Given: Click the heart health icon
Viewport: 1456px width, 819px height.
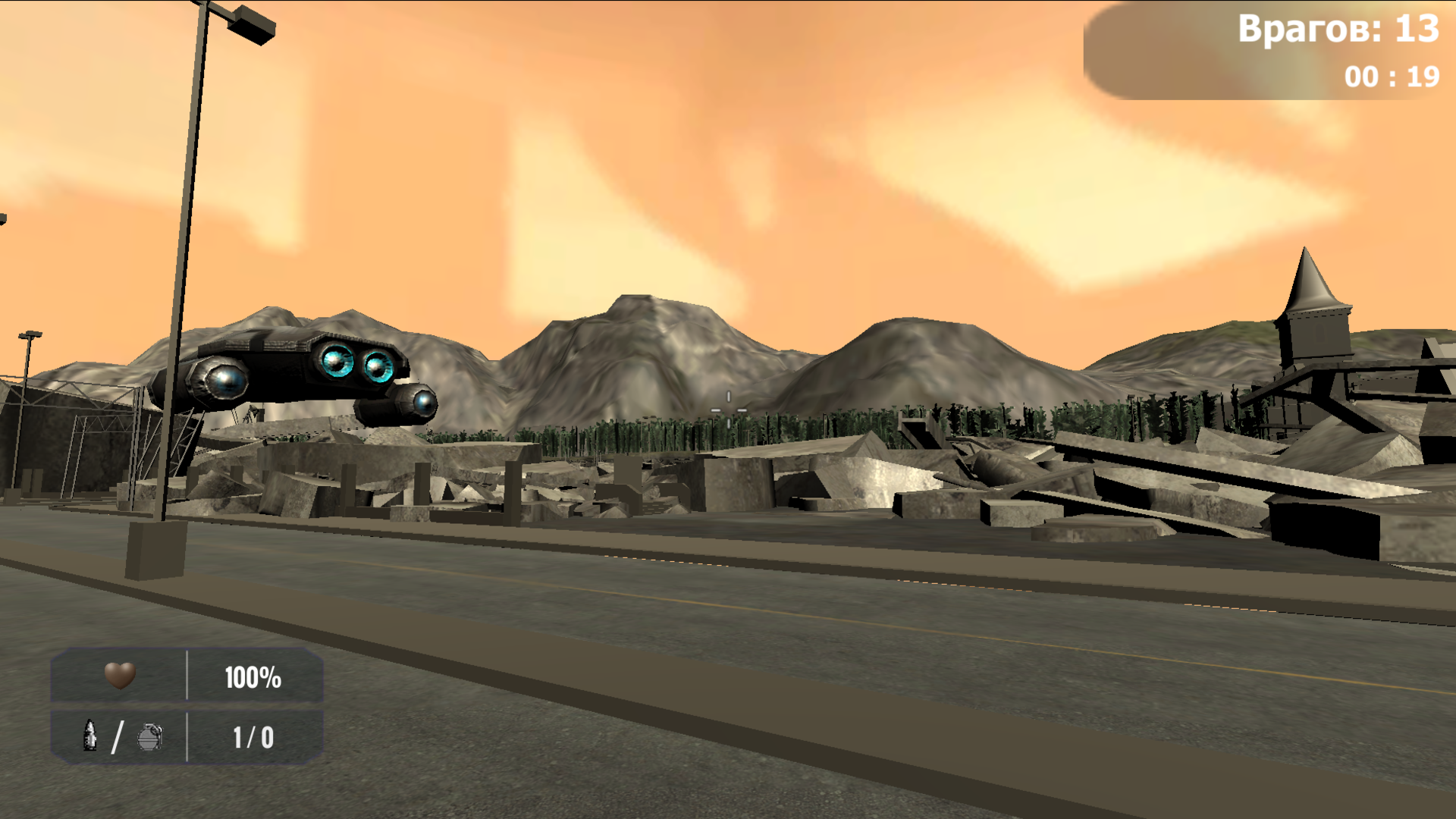Looking at the screenshot, I should 121,676.
